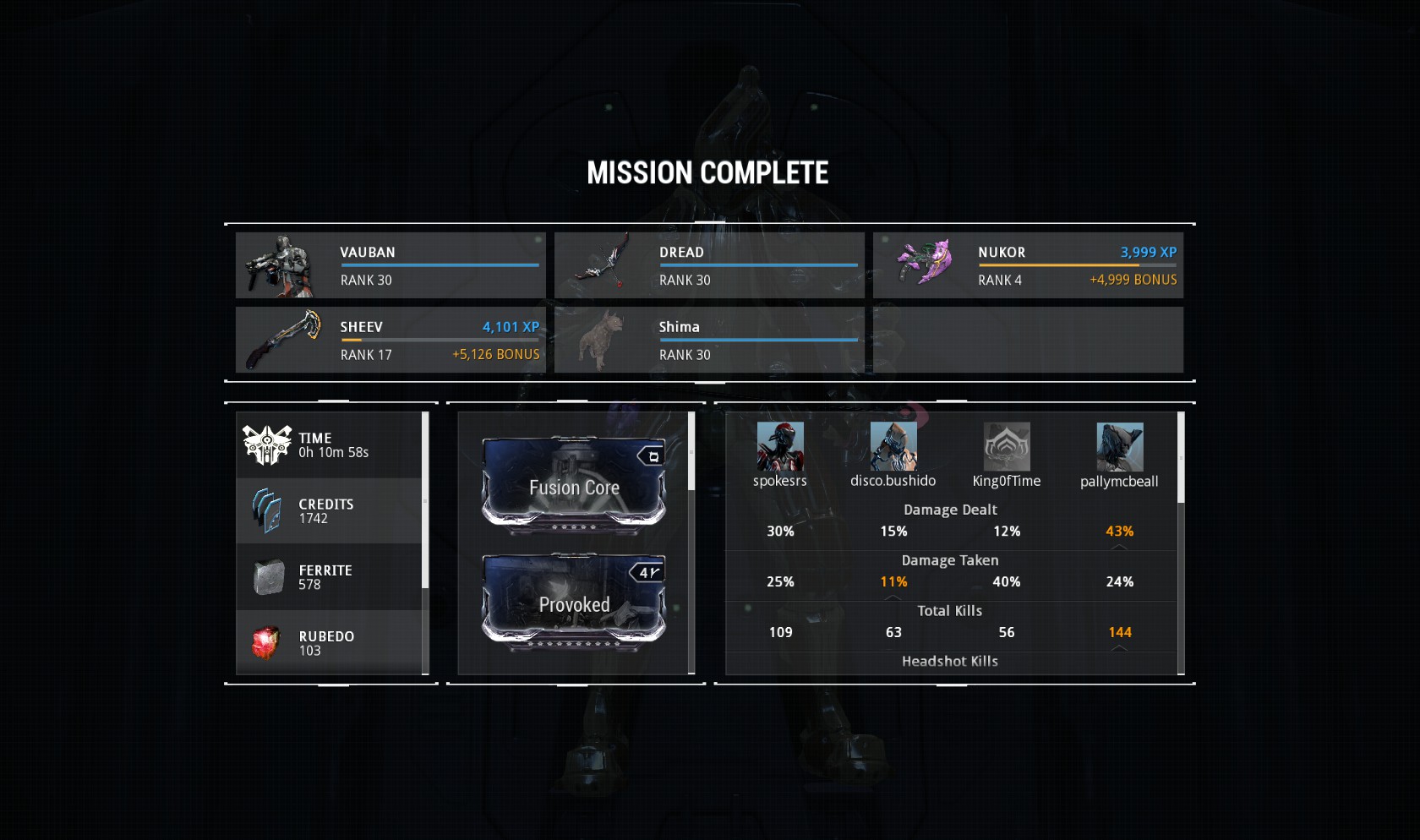Select the Nukor weapon XP panel

[1028, 265]
